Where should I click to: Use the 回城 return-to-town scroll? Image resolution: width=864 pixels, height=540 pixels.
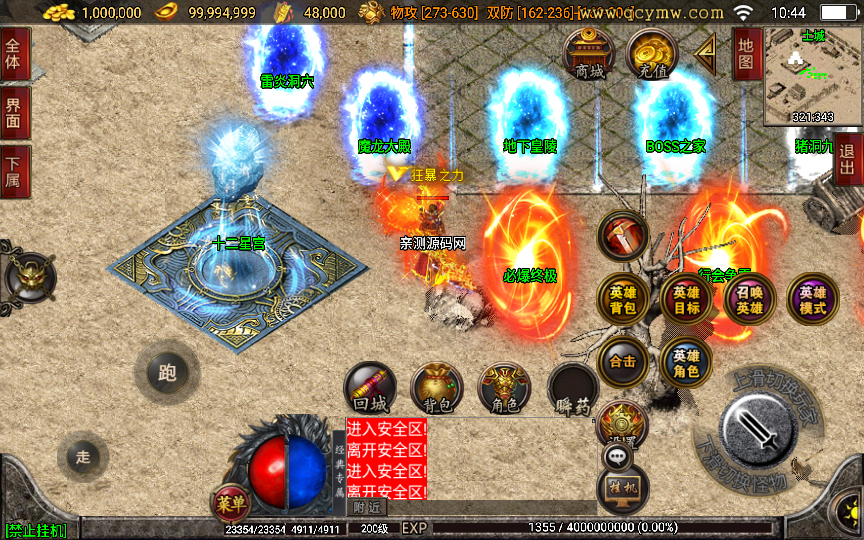click(x=371, y=389)
